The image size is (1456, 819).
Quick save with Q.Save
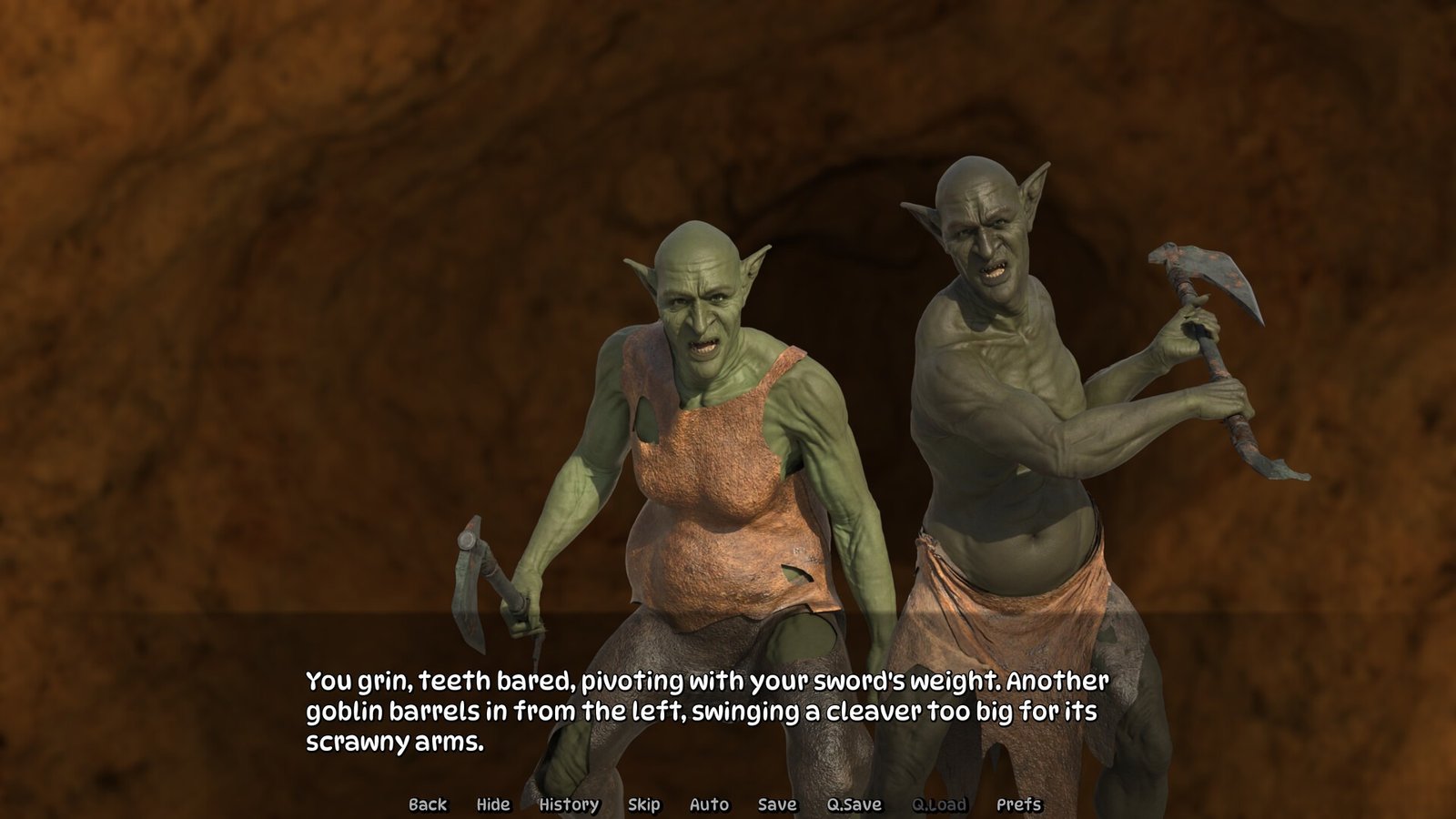pyautogui.click(x=854, y=804)
